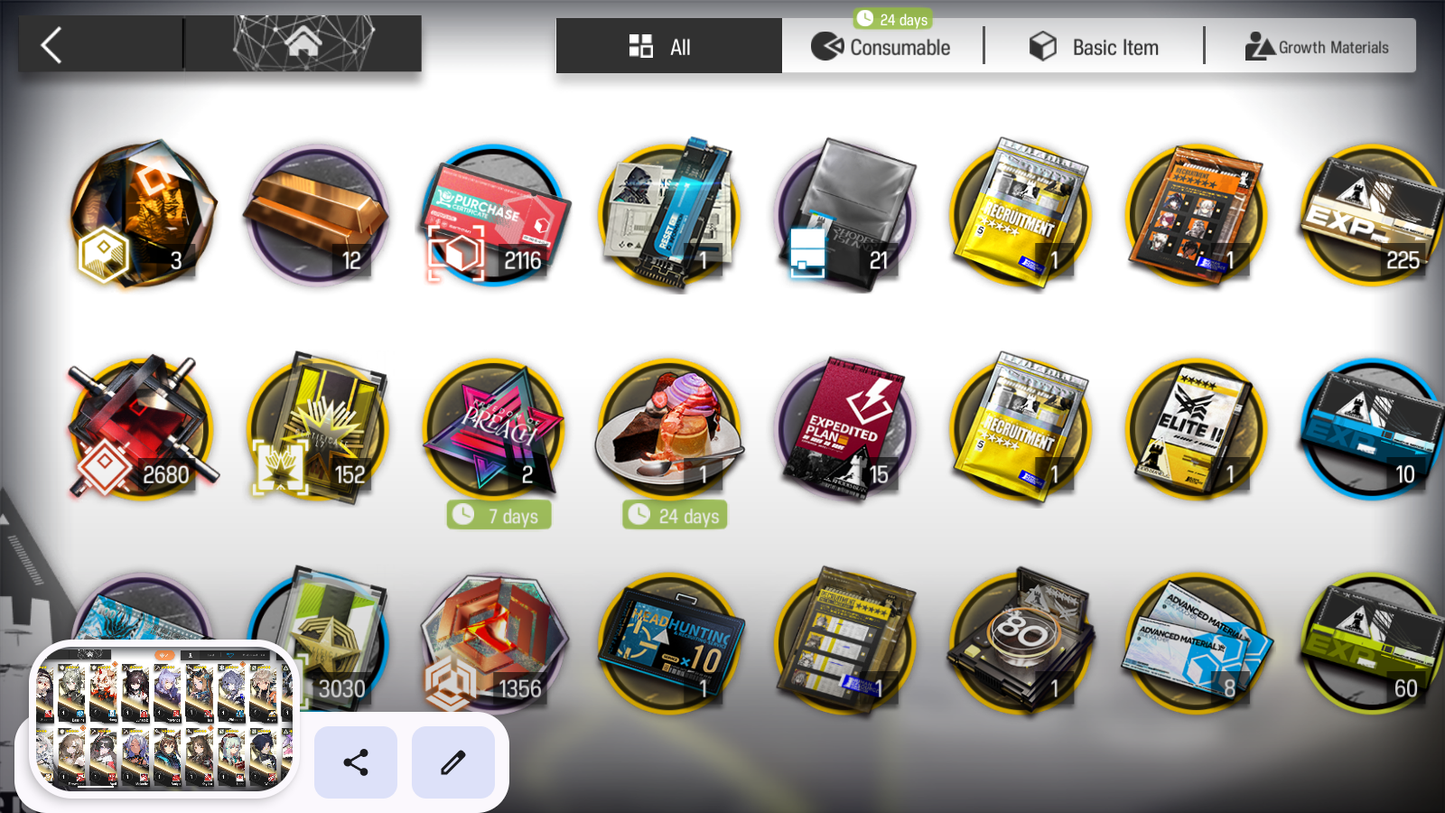Select the Purchase Certificate item
Viewport: 1445px width, 813px height.
(x=494, y=216)
